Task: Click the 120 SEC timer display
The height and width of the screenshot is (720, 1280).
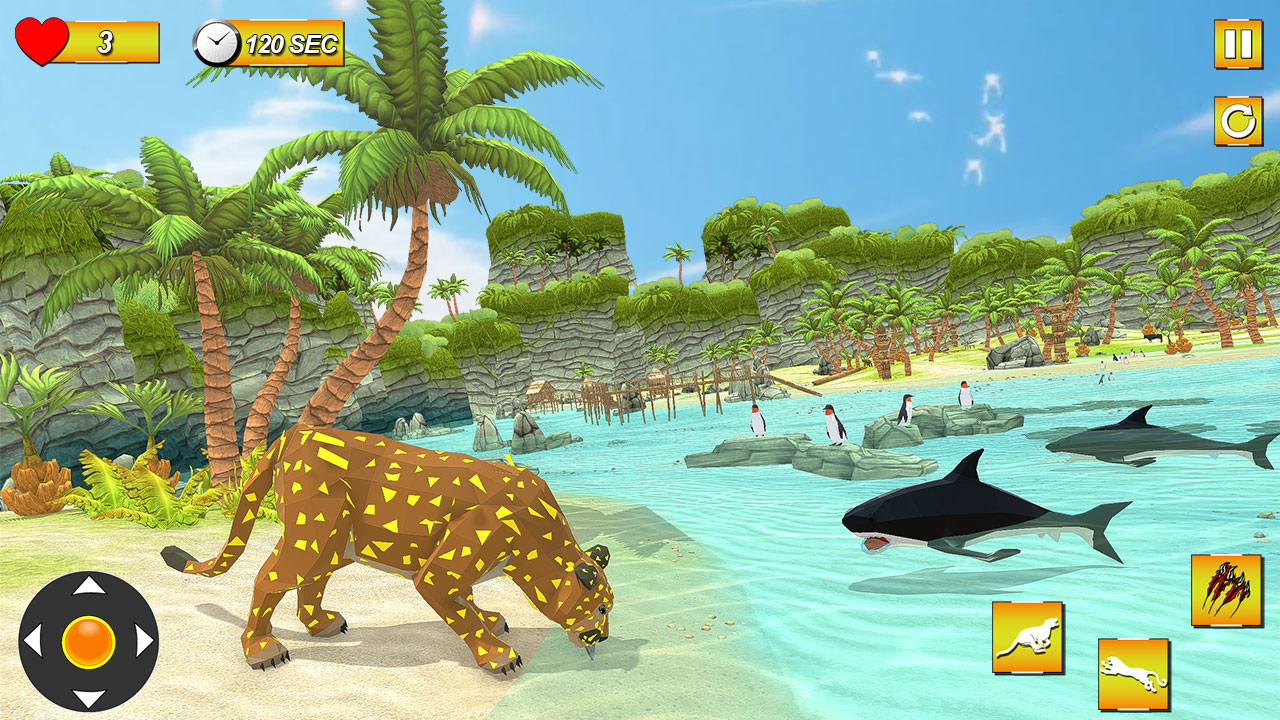Action: click(290, 43)
